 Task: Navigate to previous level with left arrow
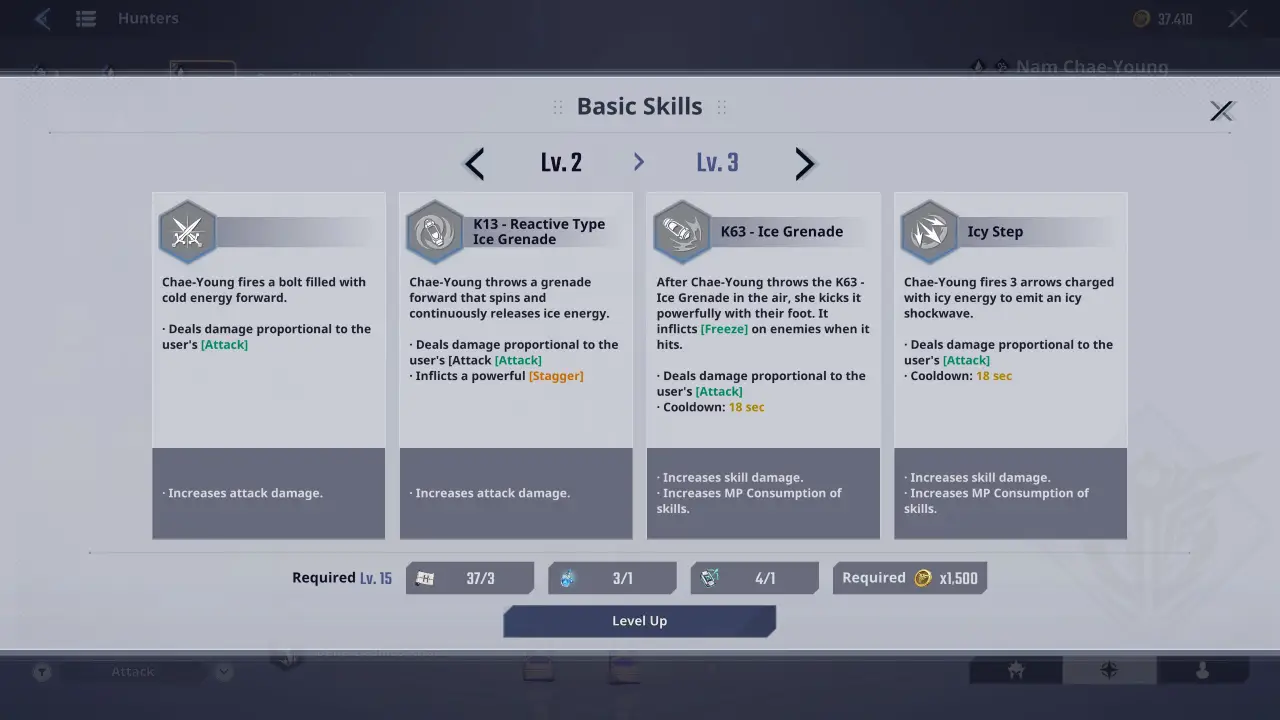coord(473,163)
